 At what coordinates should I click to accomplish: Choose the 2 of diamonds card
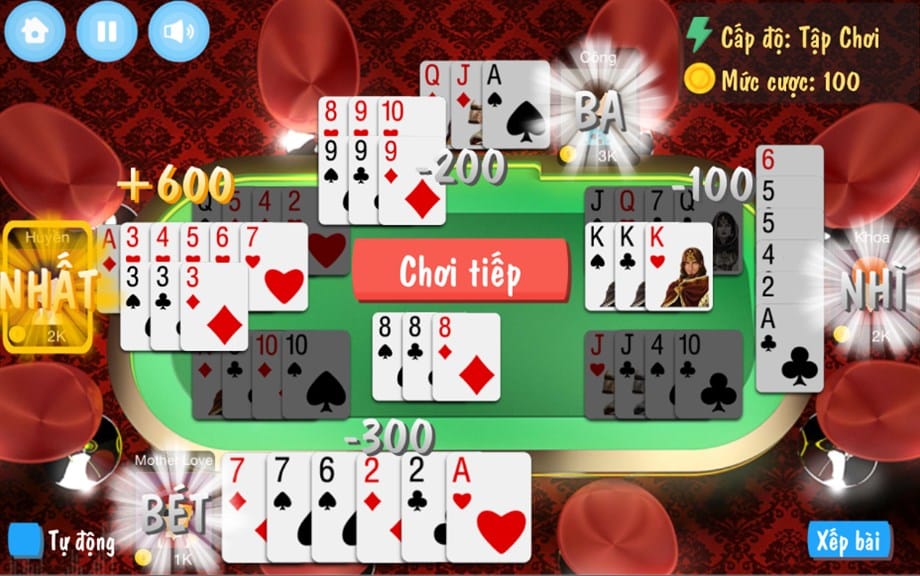pos(376,508)
